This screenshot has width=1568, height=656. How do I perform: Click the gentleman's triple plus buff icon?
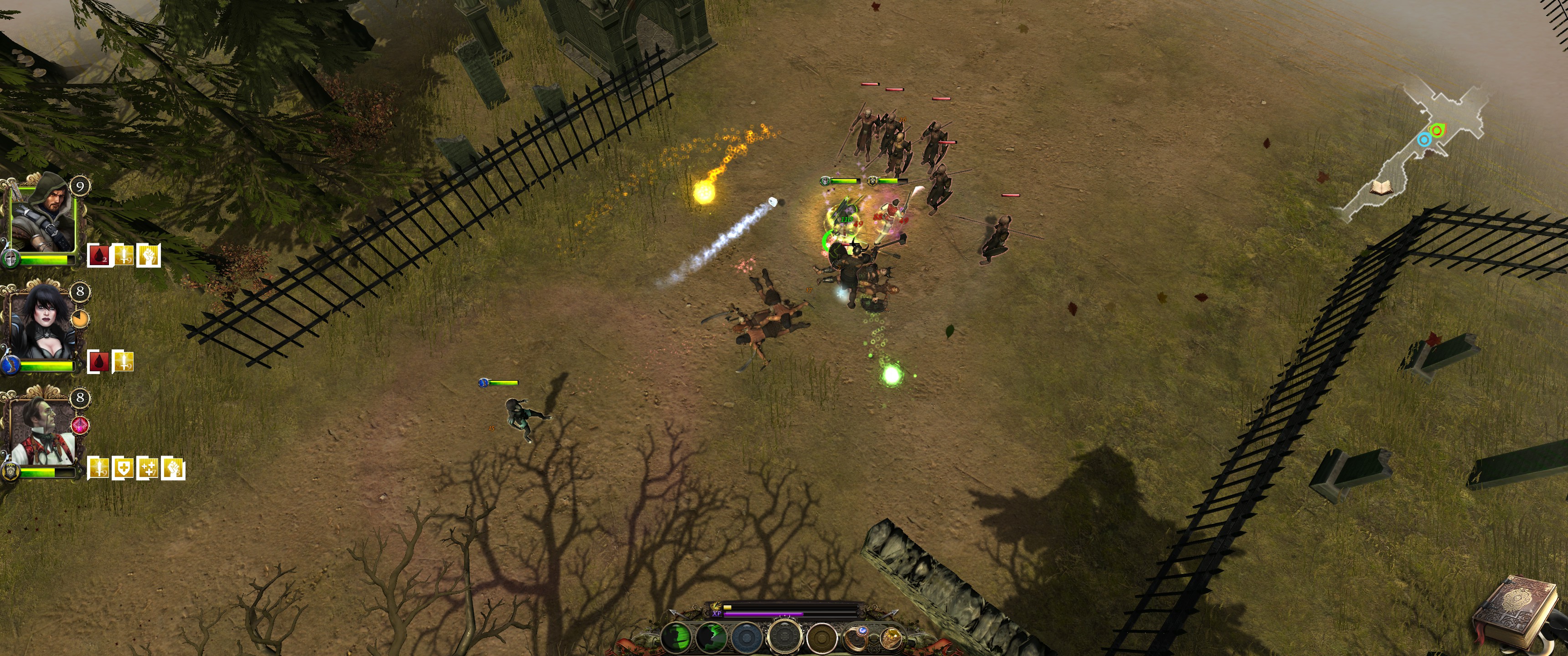147,468
